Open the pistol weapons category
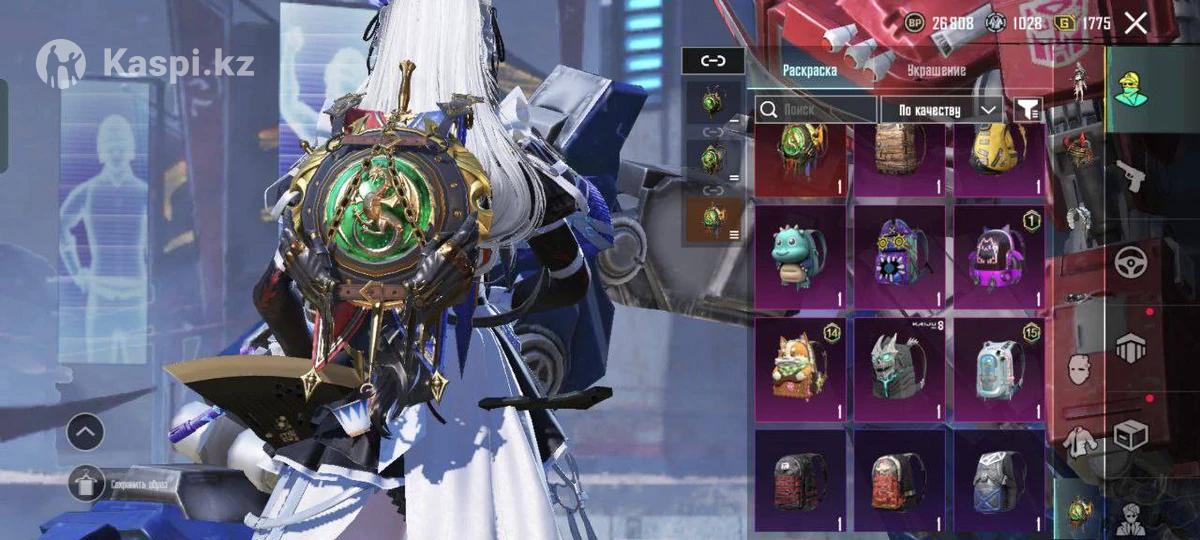The image size is (1200, 540). click(1129, 175)
